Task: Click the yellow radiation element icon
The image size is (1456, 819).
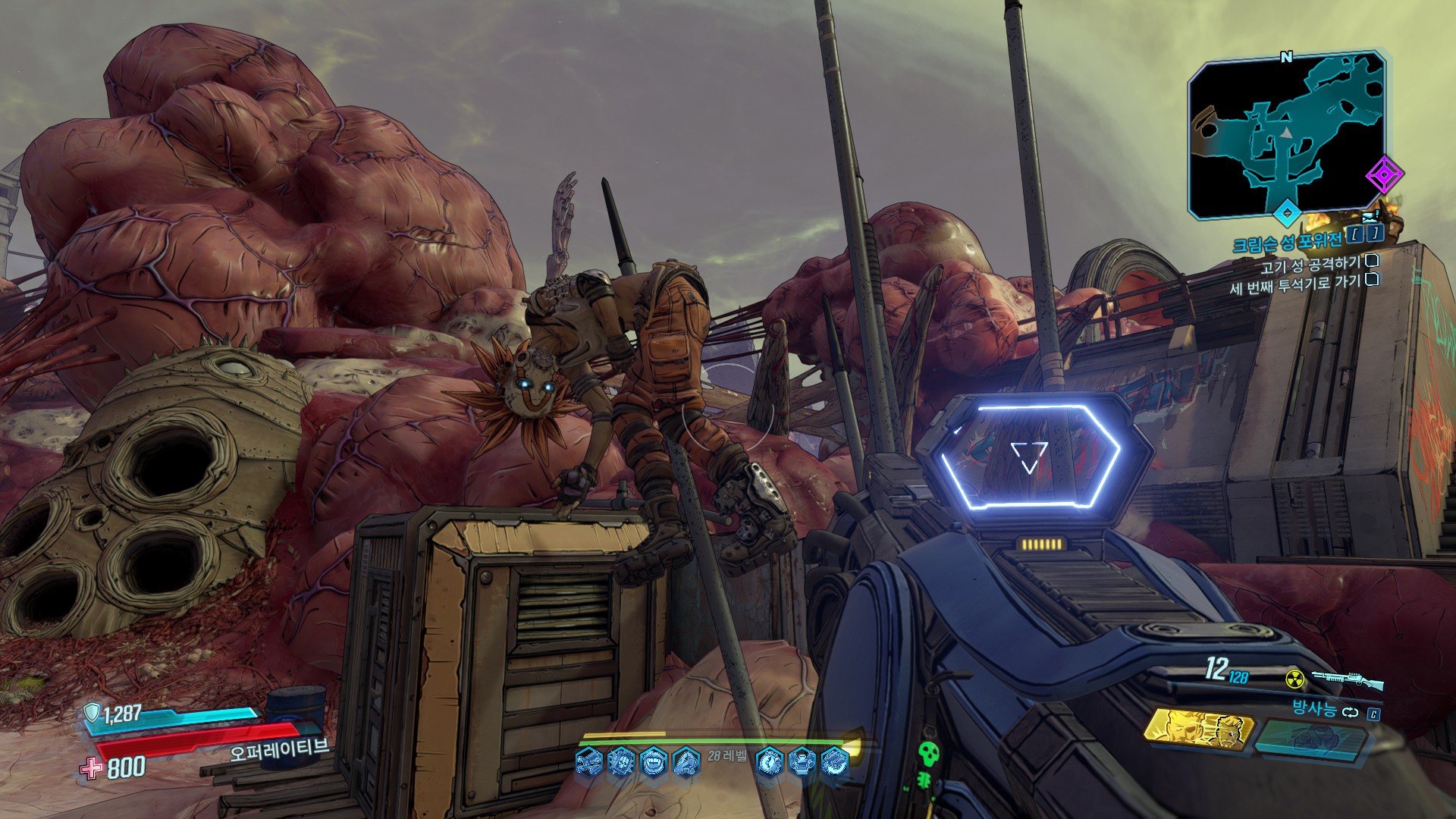Action: (x=1295, y=678)
